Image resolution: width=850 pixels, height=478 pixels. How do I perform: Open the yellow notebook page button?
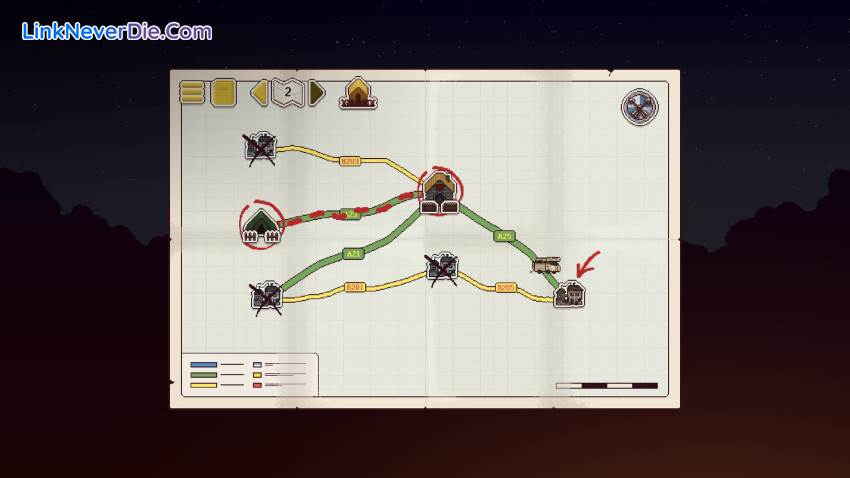[223, 93]
